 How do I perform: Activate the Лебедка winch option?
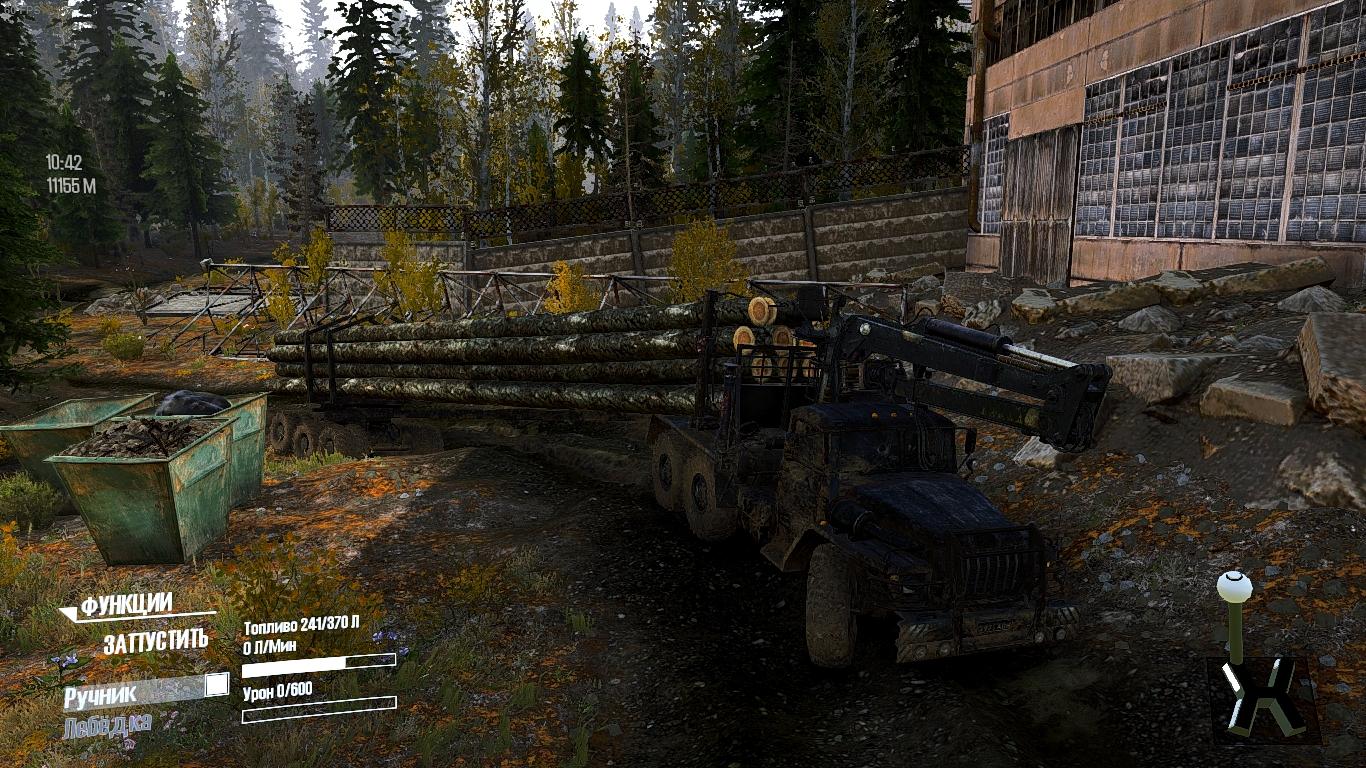click(x=108, y=725)
